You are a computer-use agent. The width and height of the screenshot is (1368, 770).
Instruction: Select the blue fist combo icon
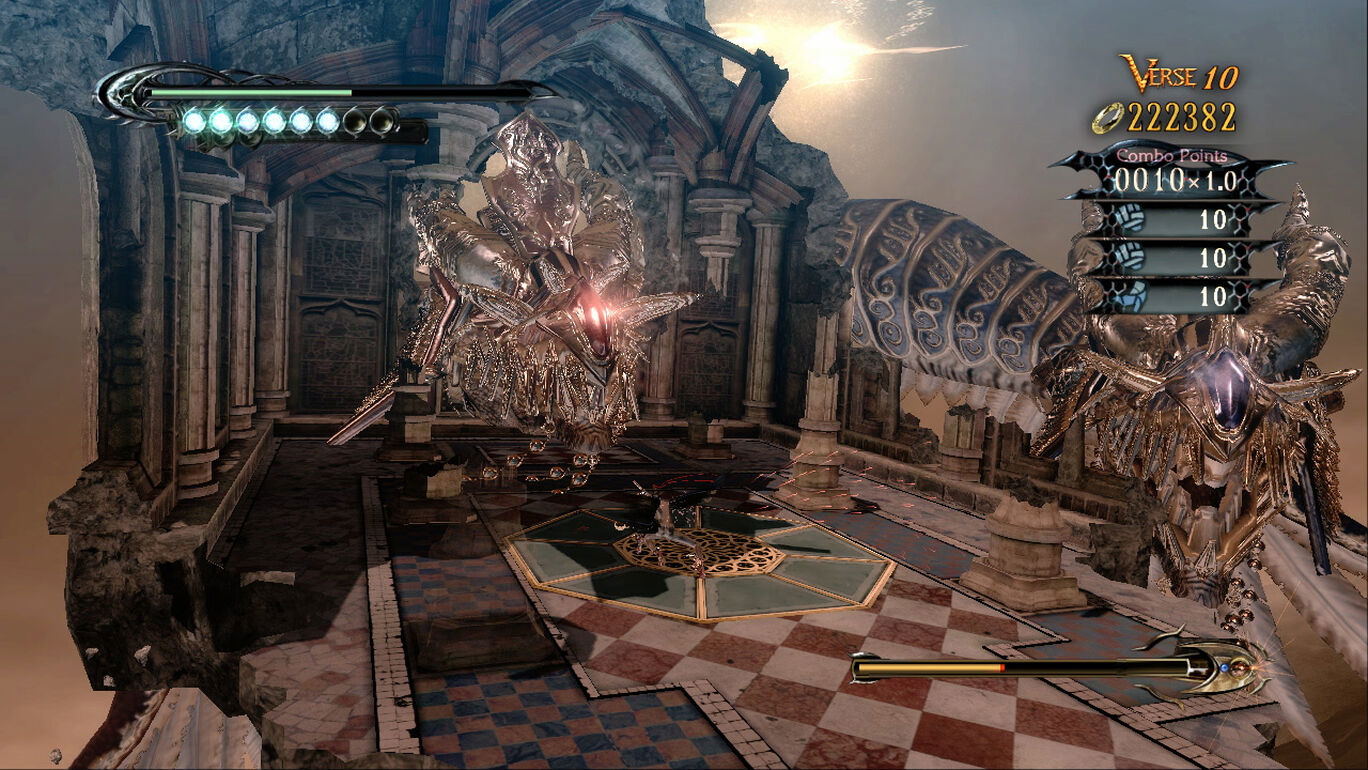pos(1131,294)
